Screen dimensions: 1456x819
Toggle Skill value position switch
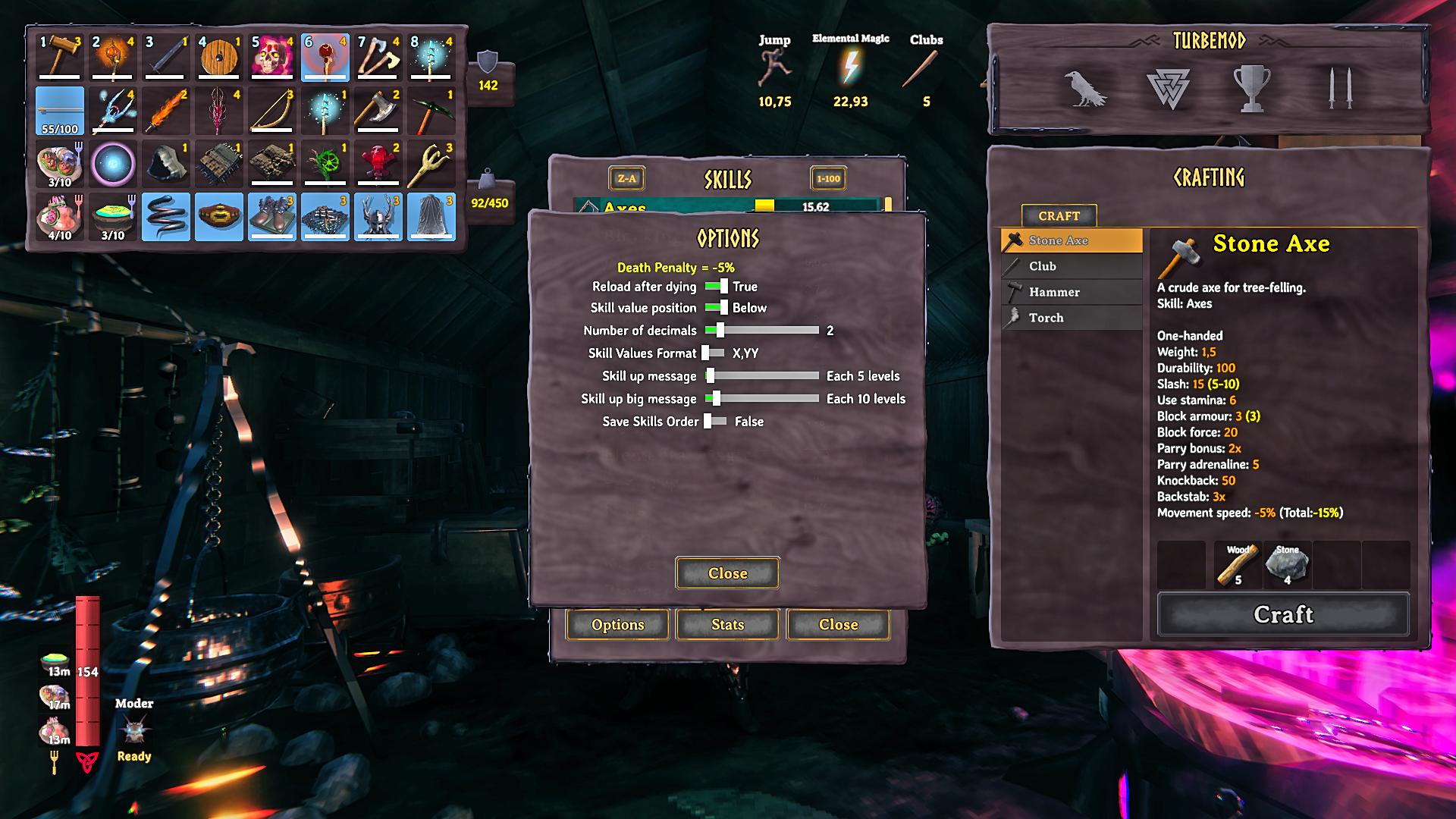click(x=716, y=308)
